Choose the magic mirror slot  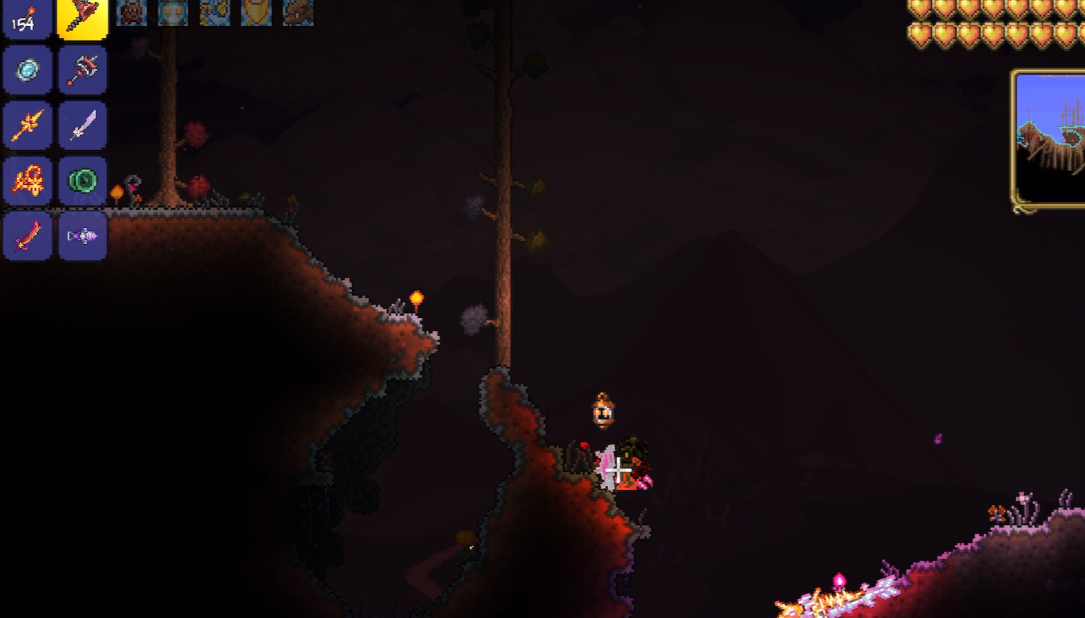click(x=27, y=70)
